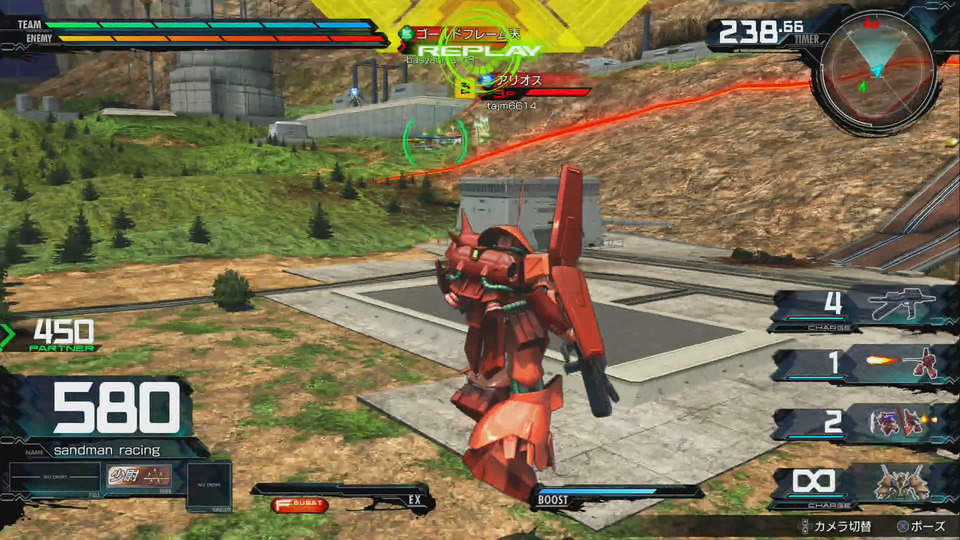Screen dimensions: 960x540
Task: Select the ゴールドフレーム天 enemy name tag
Action: point(470,33)
